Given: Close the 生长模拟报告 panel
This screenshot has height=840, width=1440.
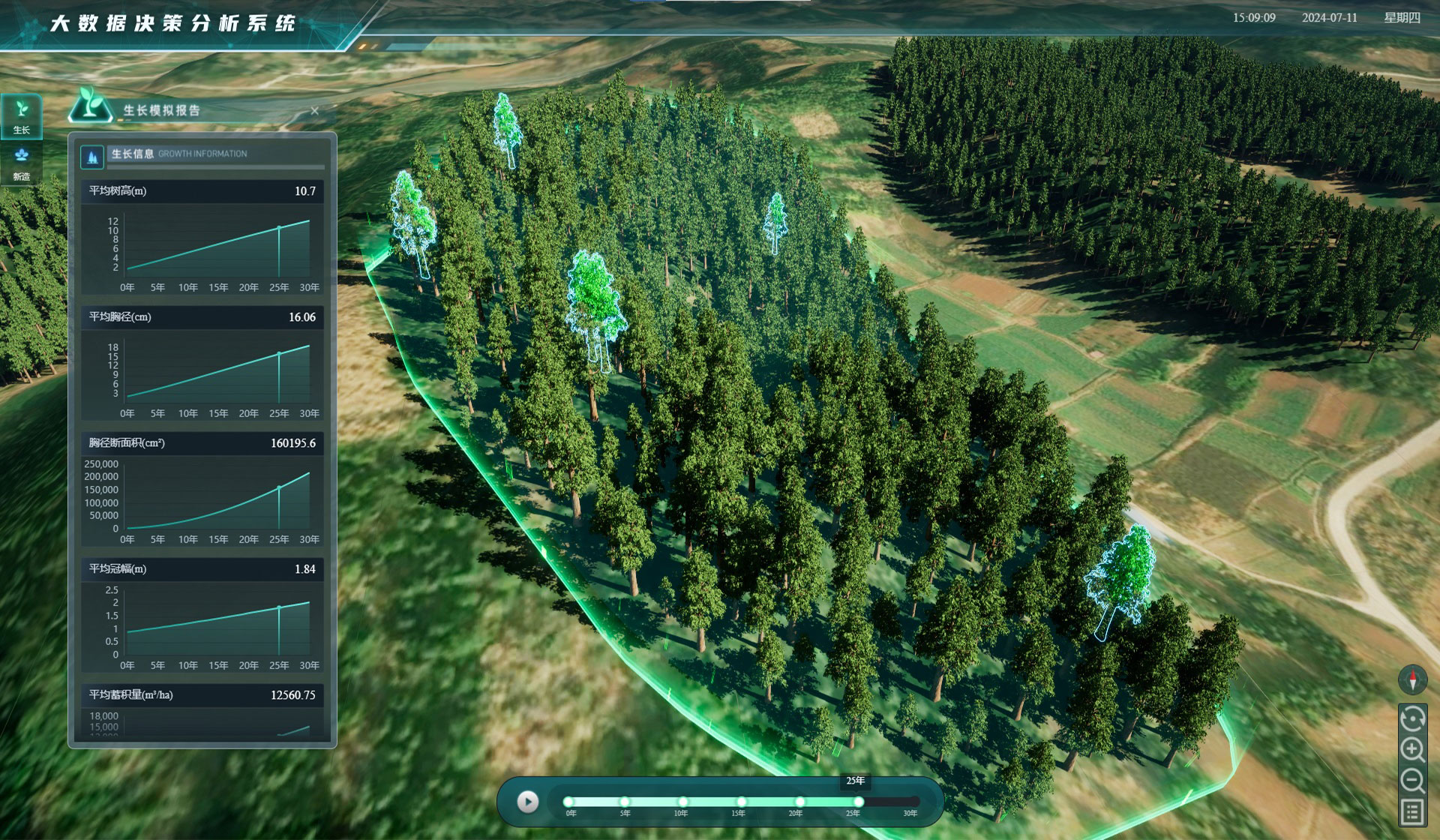Looking at the screenshot, I should 315,111.
